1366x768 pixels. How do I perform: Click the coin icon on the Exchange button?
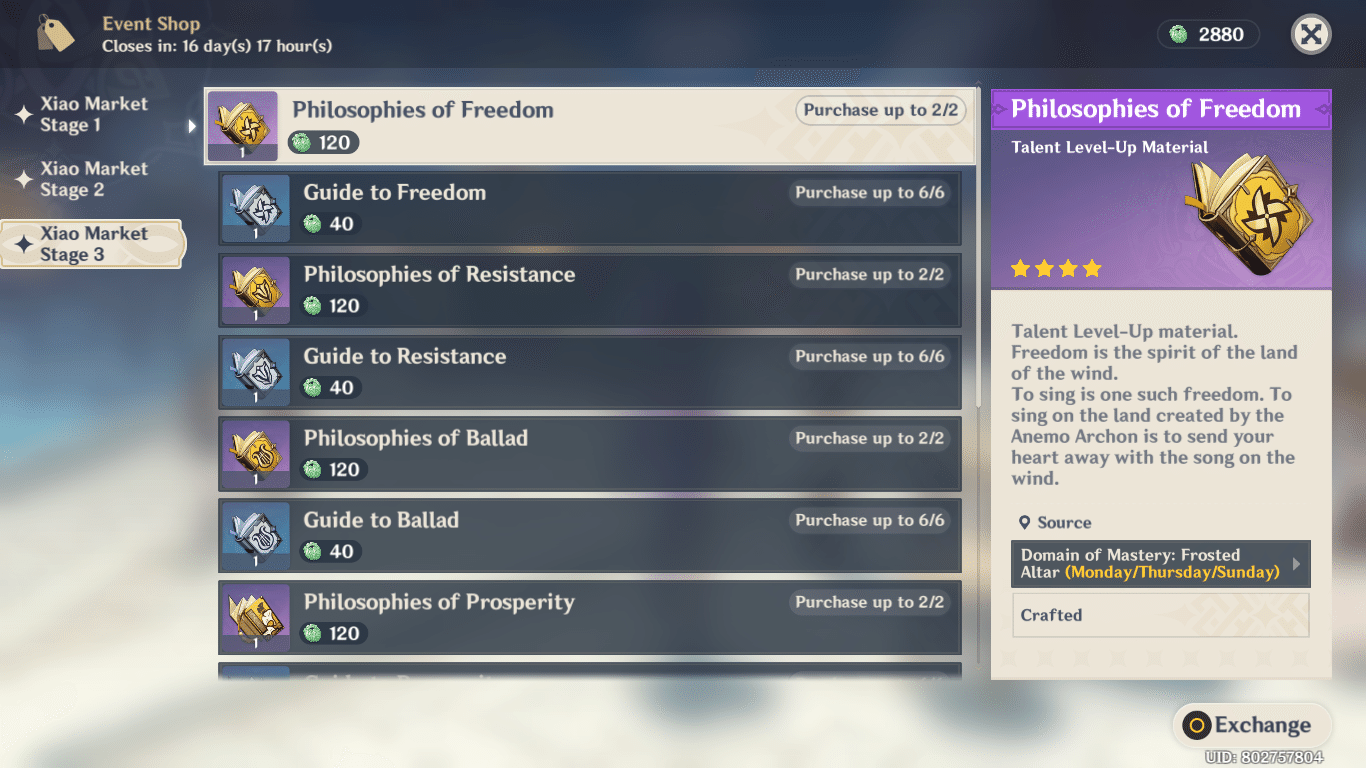point(1198,726)
